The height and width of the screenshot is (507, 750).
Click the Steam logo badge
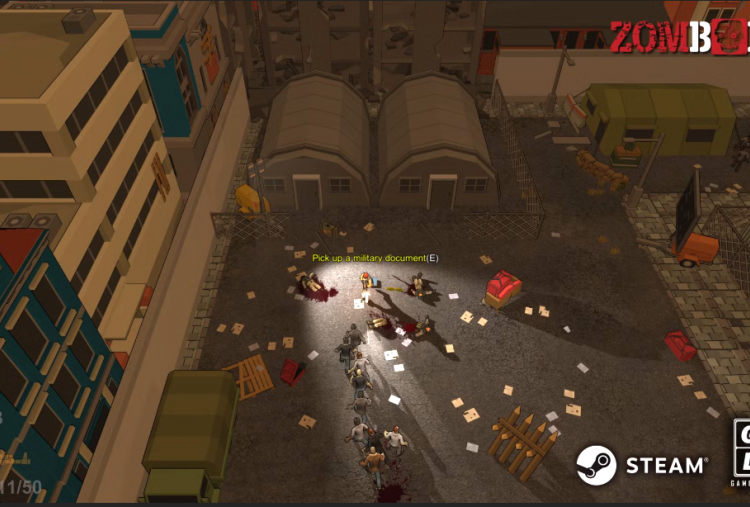pos(641,465)
